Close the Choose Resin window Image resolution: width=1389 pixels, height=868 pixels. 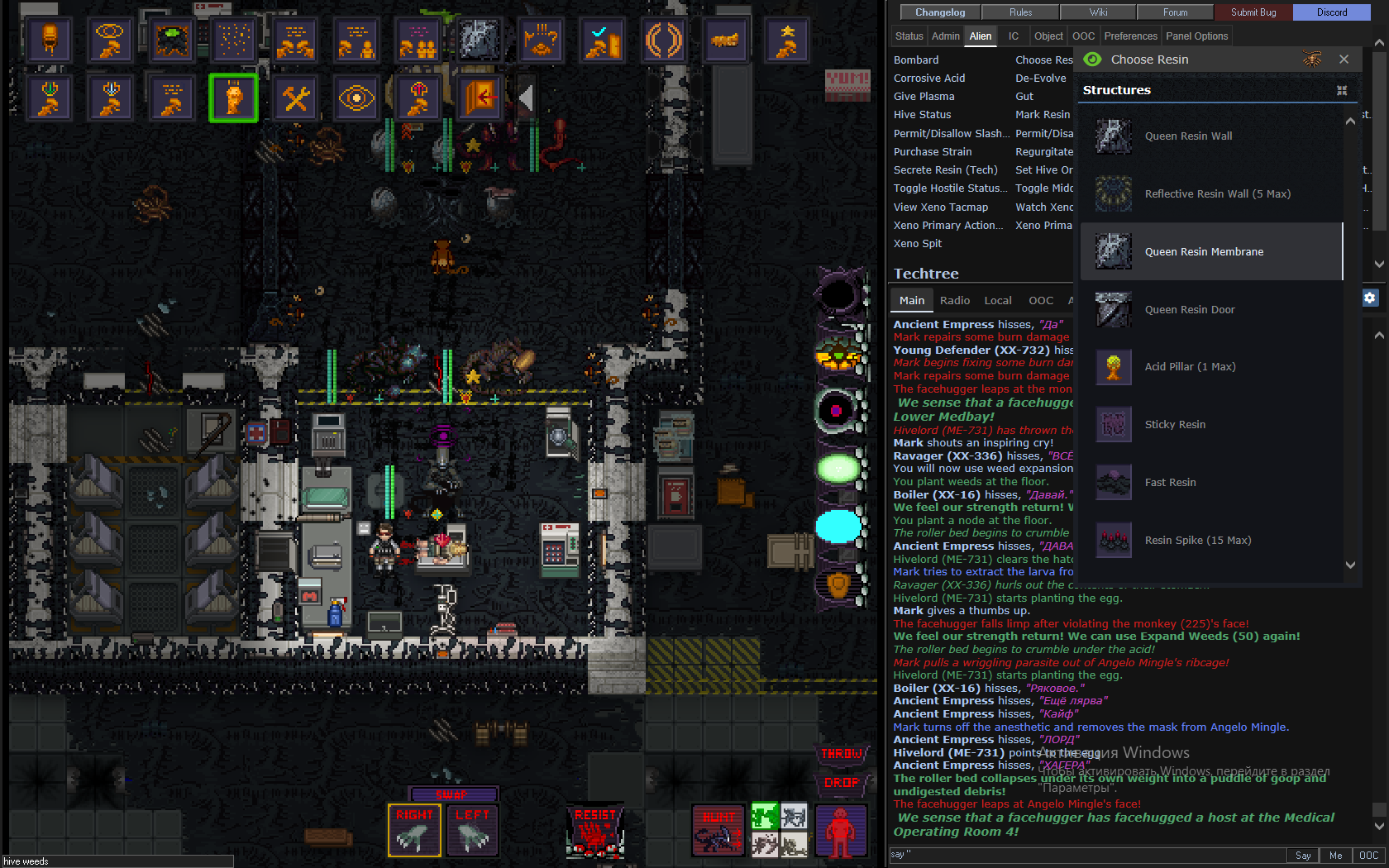coord(1344,60)
